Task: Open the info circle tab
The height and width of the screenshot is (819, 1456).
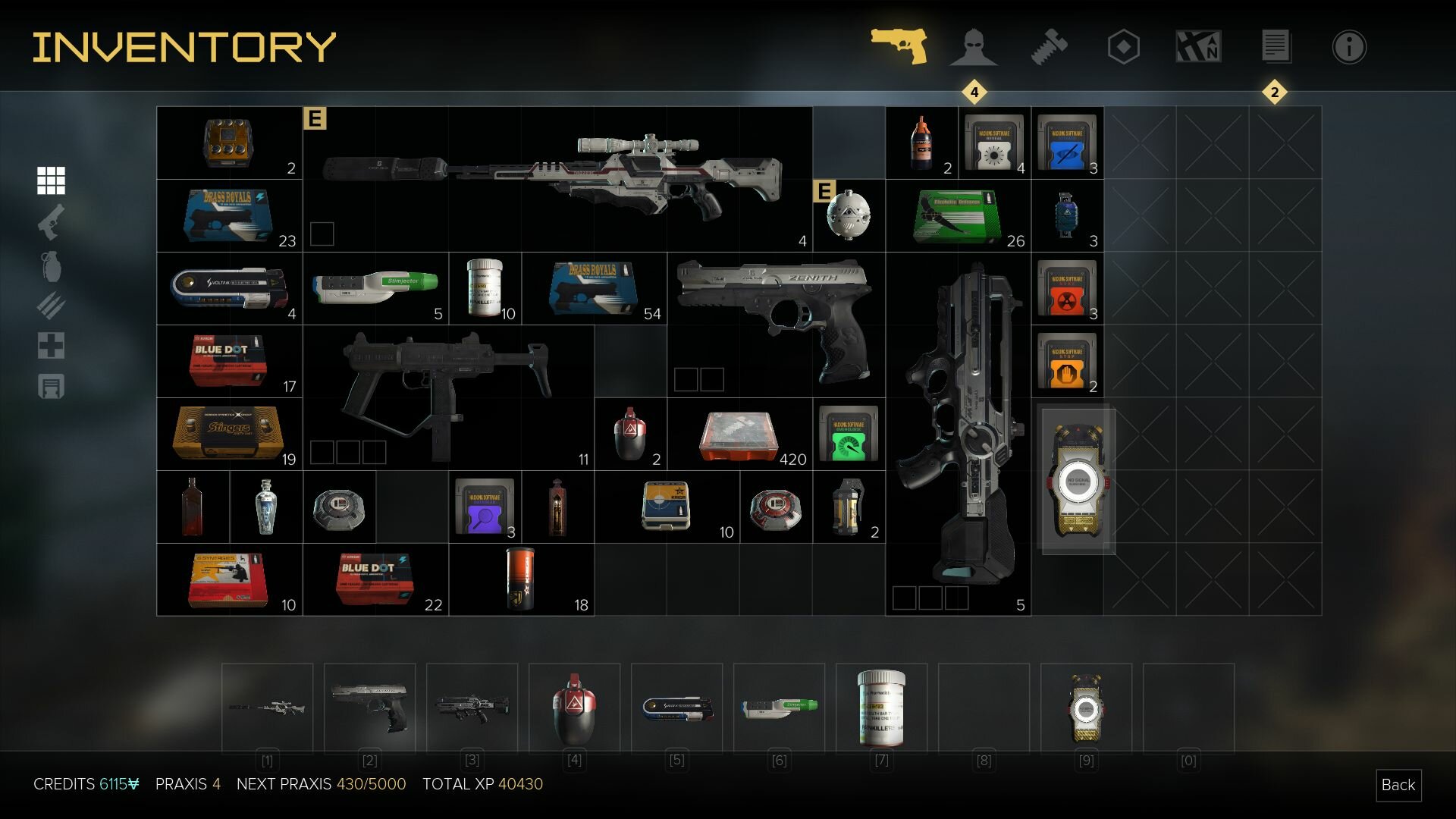Action: pos(1348,47)
